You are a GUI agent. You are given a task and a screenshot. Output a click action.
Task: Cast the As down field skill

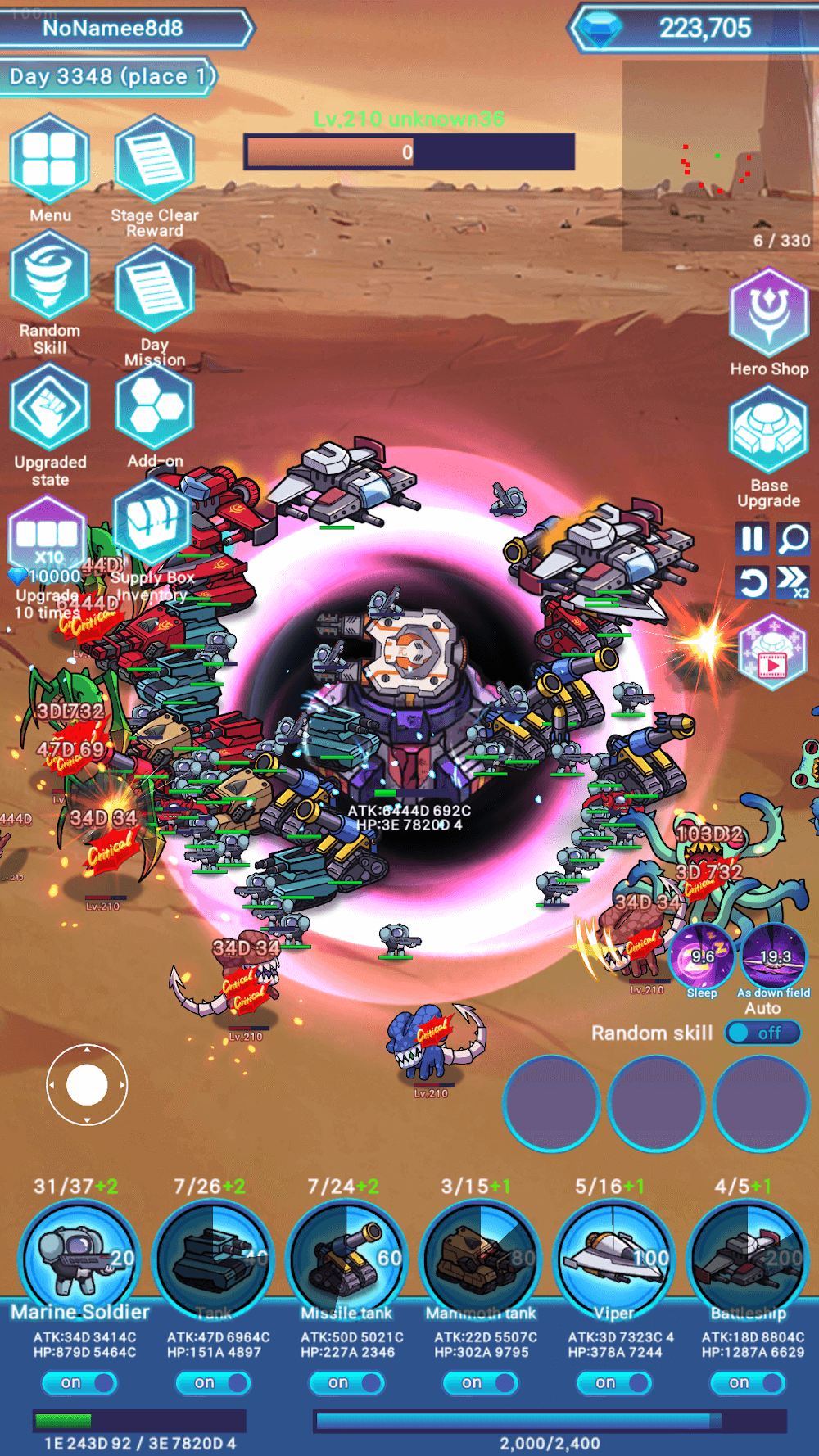(774, 955)
